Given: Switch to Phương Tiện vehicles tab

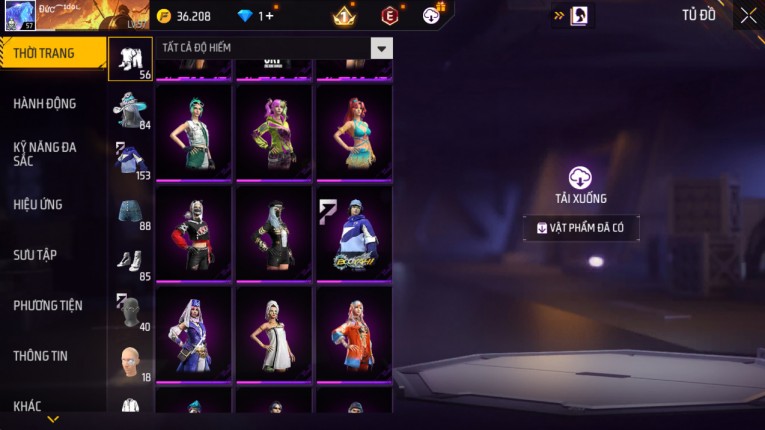Looking at the screenshot, I should click(x=48, y=306).
